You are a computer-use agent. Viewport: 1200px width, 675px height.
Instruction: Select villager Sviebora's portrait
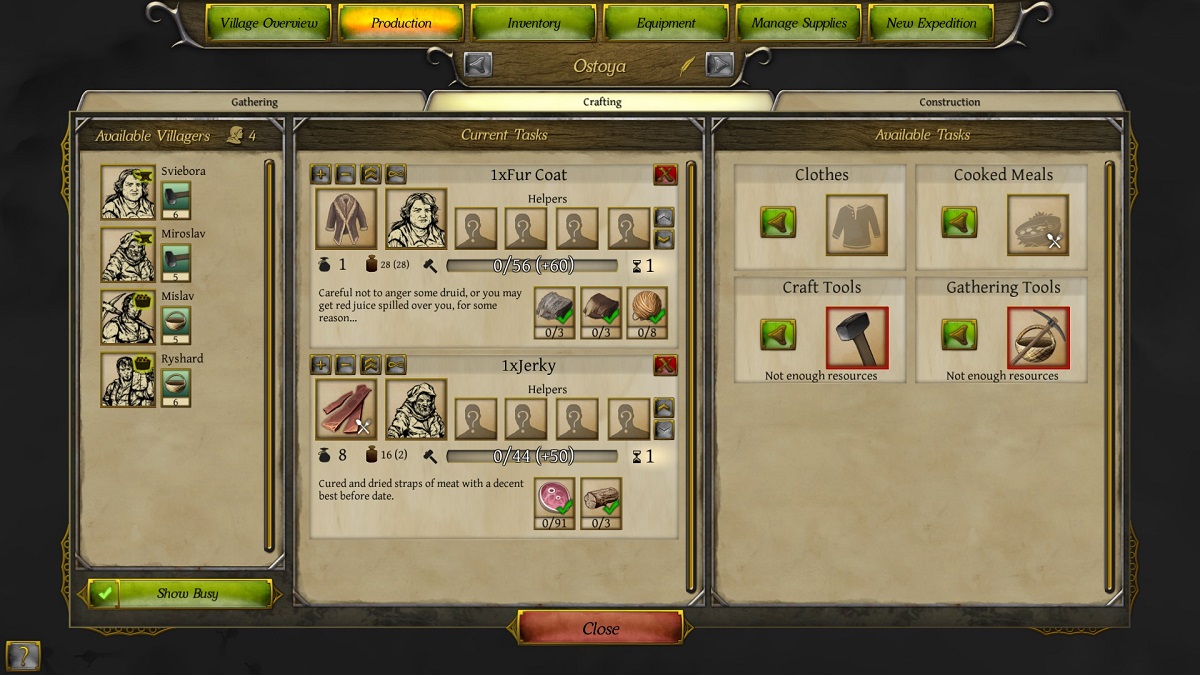click(127, 192)
